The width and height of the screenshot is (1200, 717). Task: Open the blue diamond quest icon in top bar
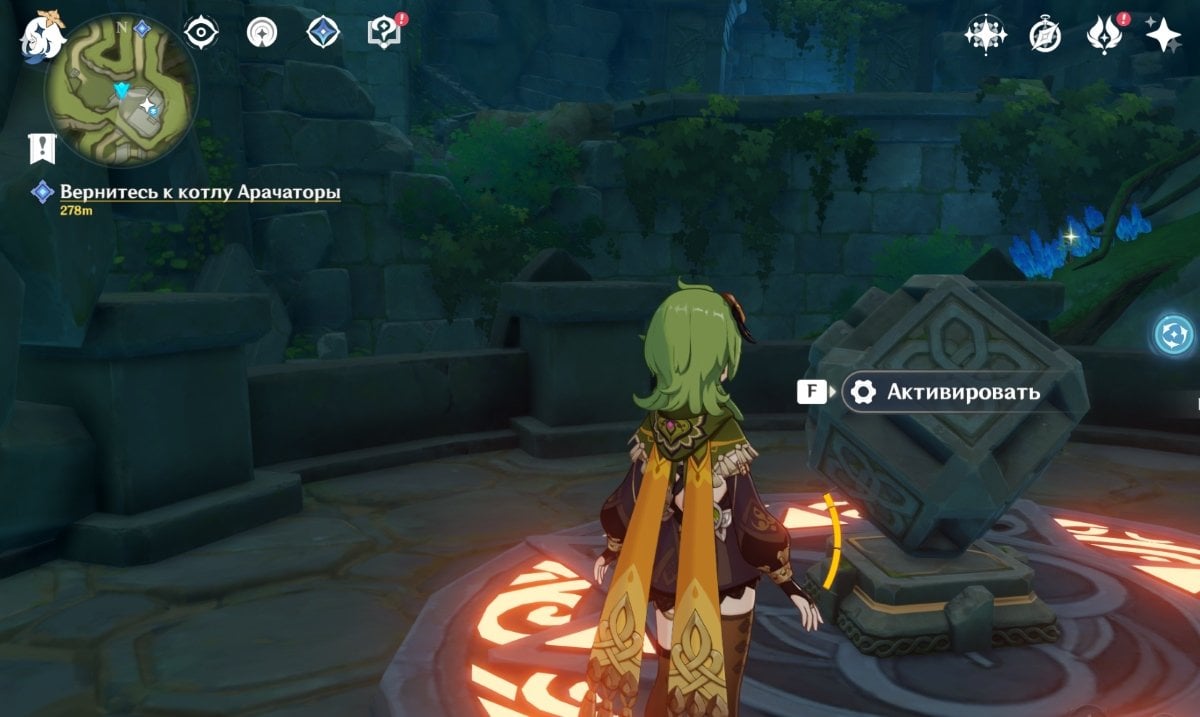(323, 33)
